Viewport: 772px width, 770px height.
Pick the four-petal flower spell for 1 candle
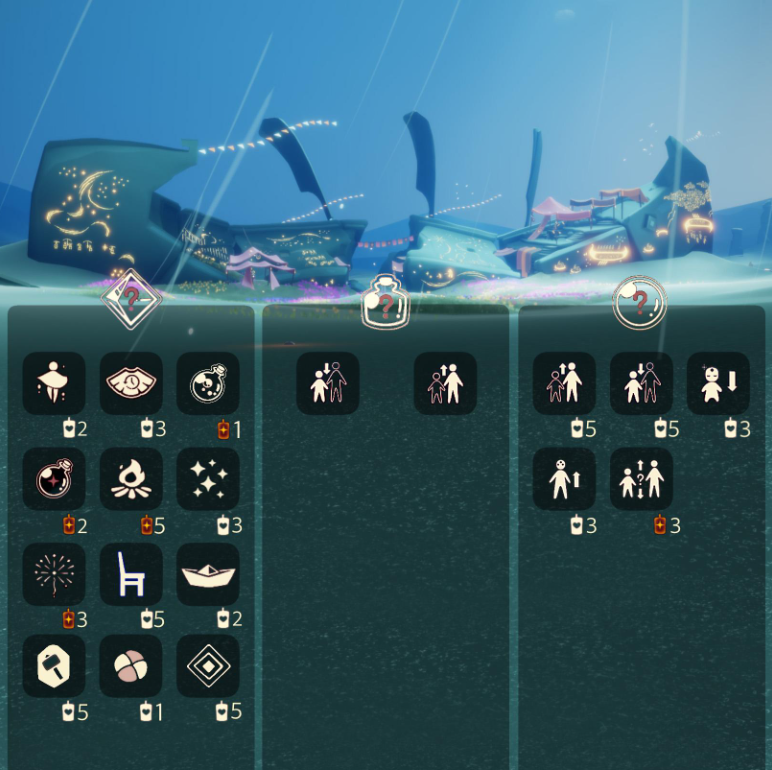[131, 666]
